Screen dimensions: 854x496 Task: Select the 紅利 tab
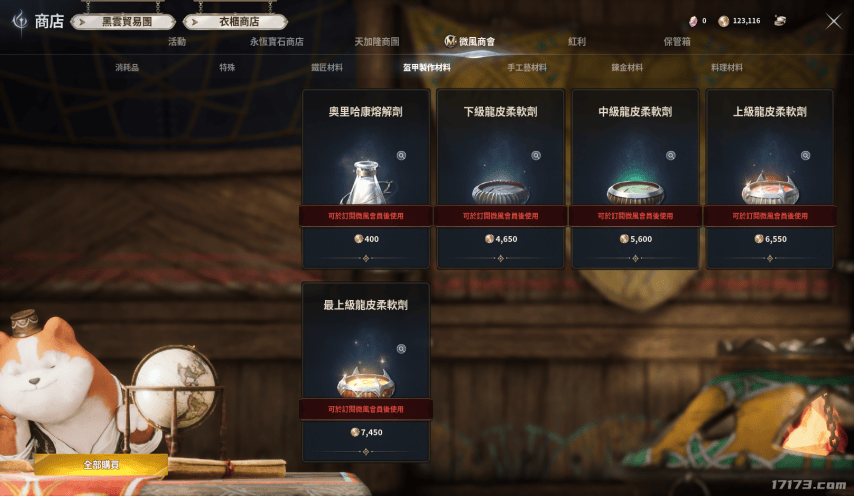(x=577, y=42)
